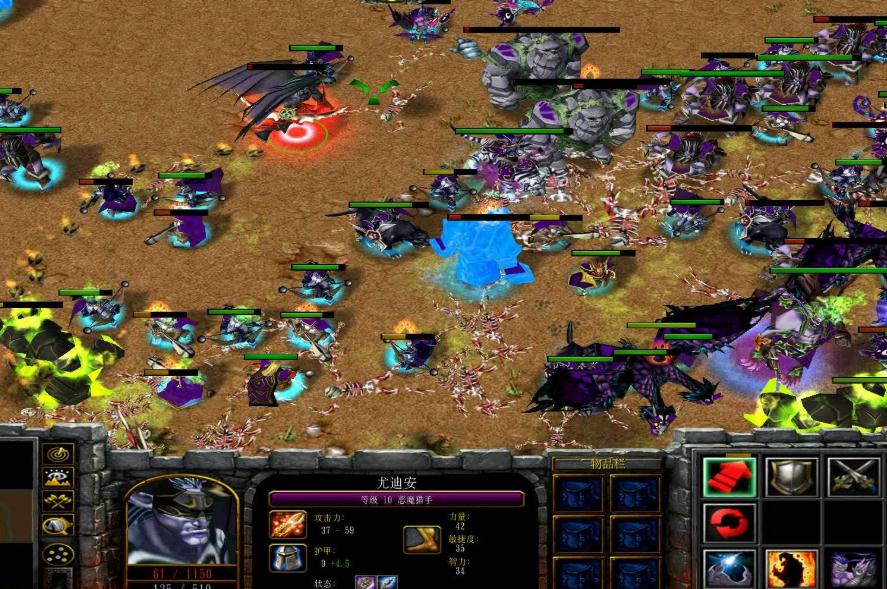Select the red arrow Move command
This screenshot has width=887, height=589.
(727, 477)
